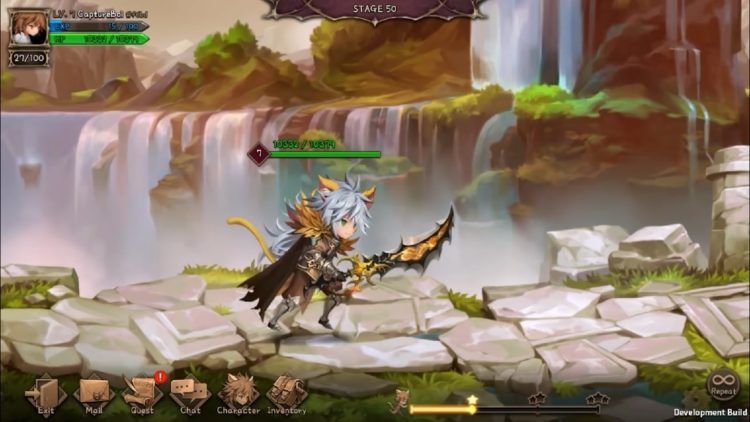Open the Chat window
The image size is (750, 422).
[x=190, y=392]
